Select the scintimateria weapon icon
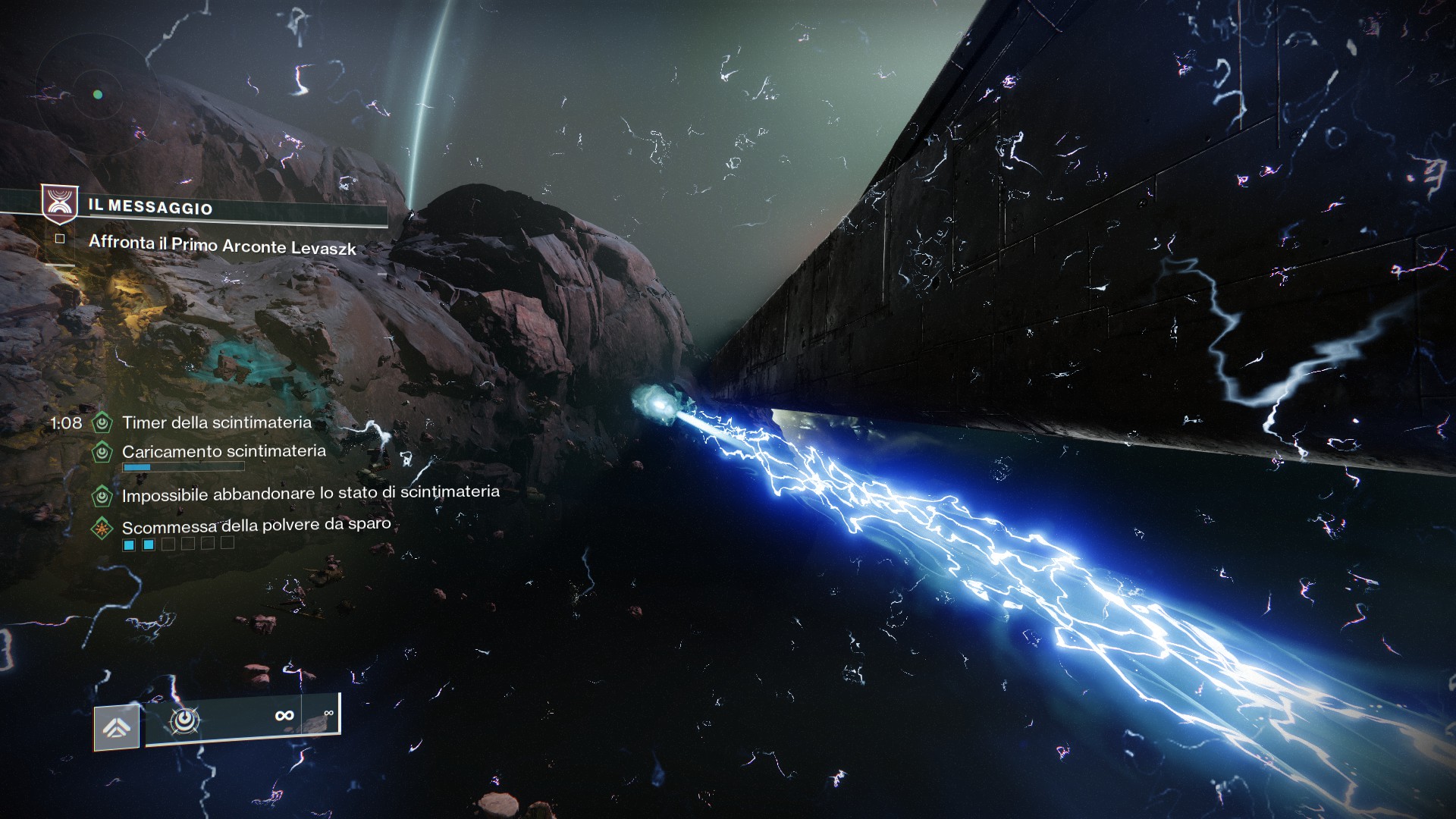Image resolution: width=1456 pixels, height=819 pixels. [x=184, y=720]
